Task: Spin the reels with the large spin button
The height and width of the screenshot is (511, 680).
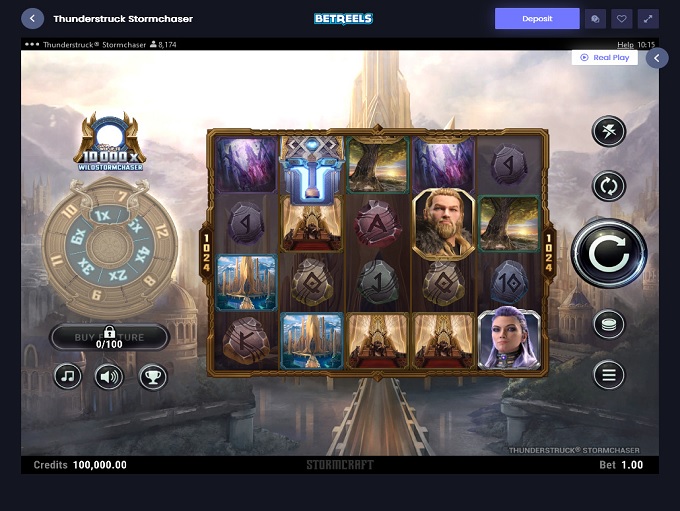Action: pyautogui.click(x=609, y=254)
